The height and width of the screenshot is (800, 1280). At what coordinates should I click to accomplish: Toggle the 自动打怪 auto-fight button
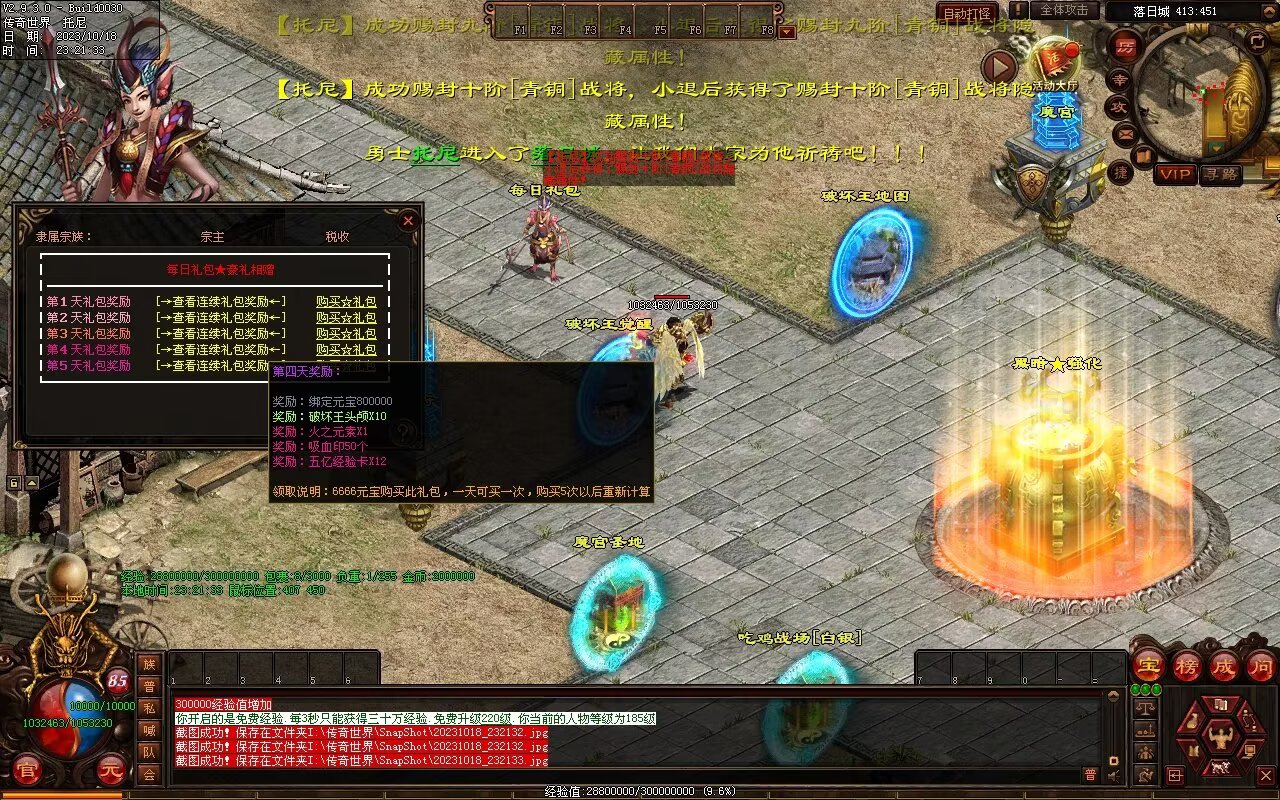(x=967, y=13)
